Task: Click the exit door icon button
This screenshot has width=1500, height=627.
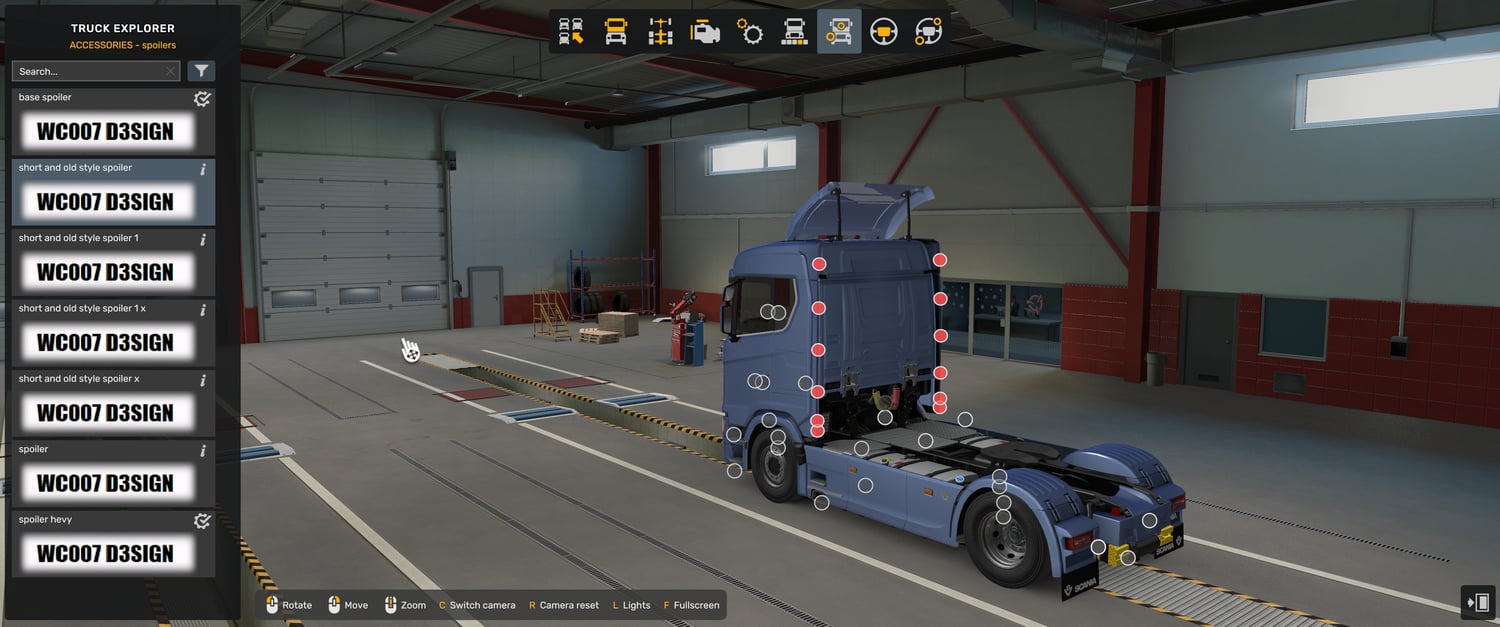Action: tap(1477, 603)
